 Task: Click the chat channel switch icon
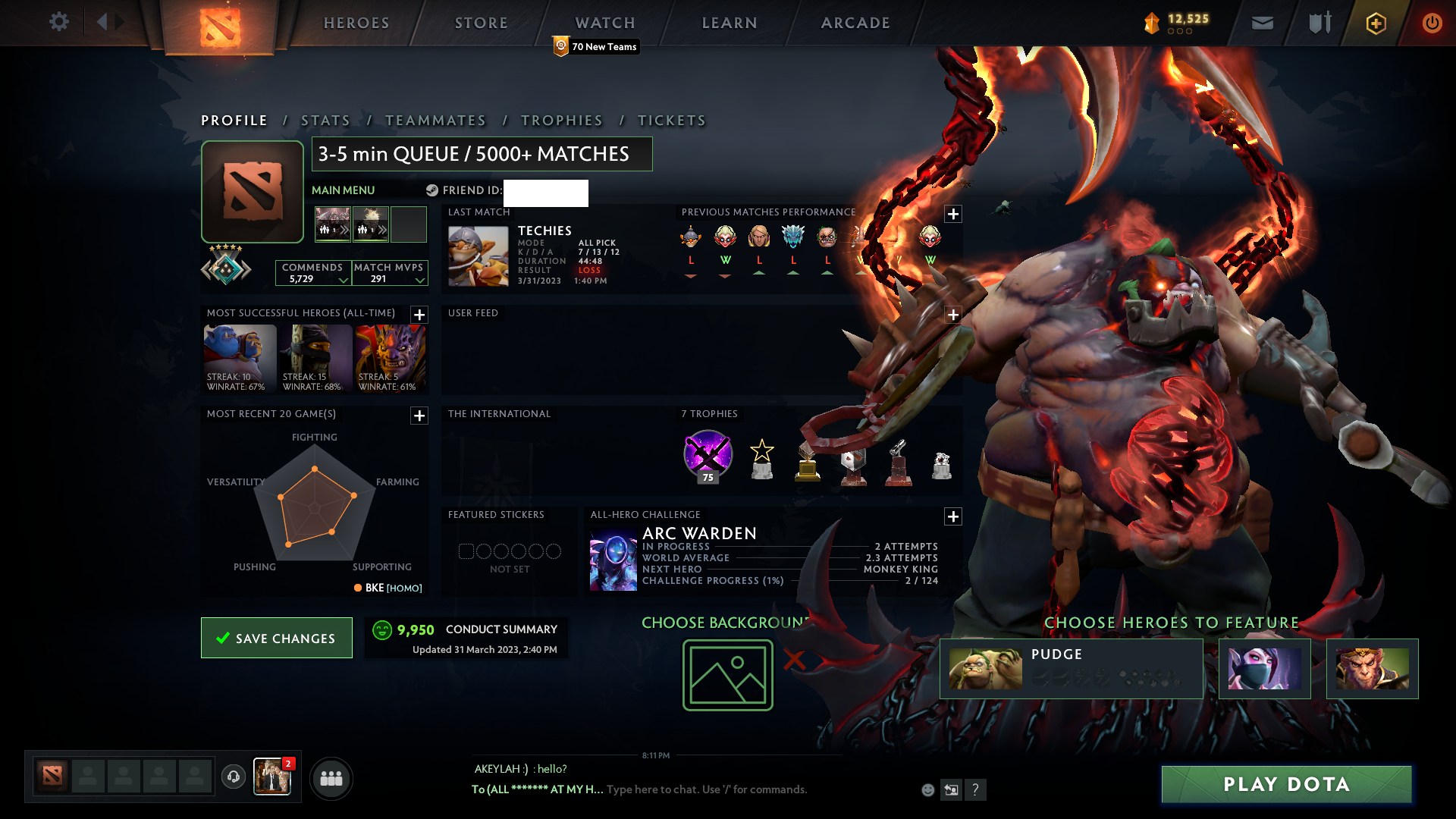[951, 789]
